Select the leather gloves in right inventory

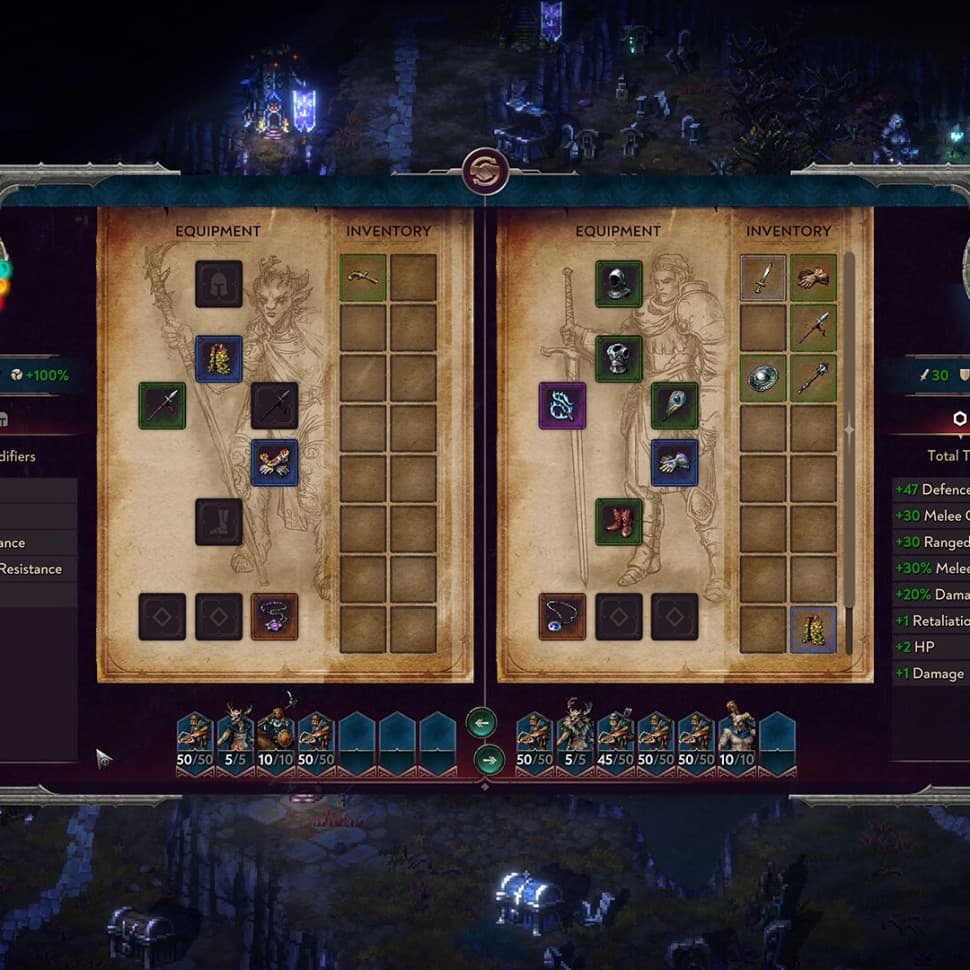(813, 277)
